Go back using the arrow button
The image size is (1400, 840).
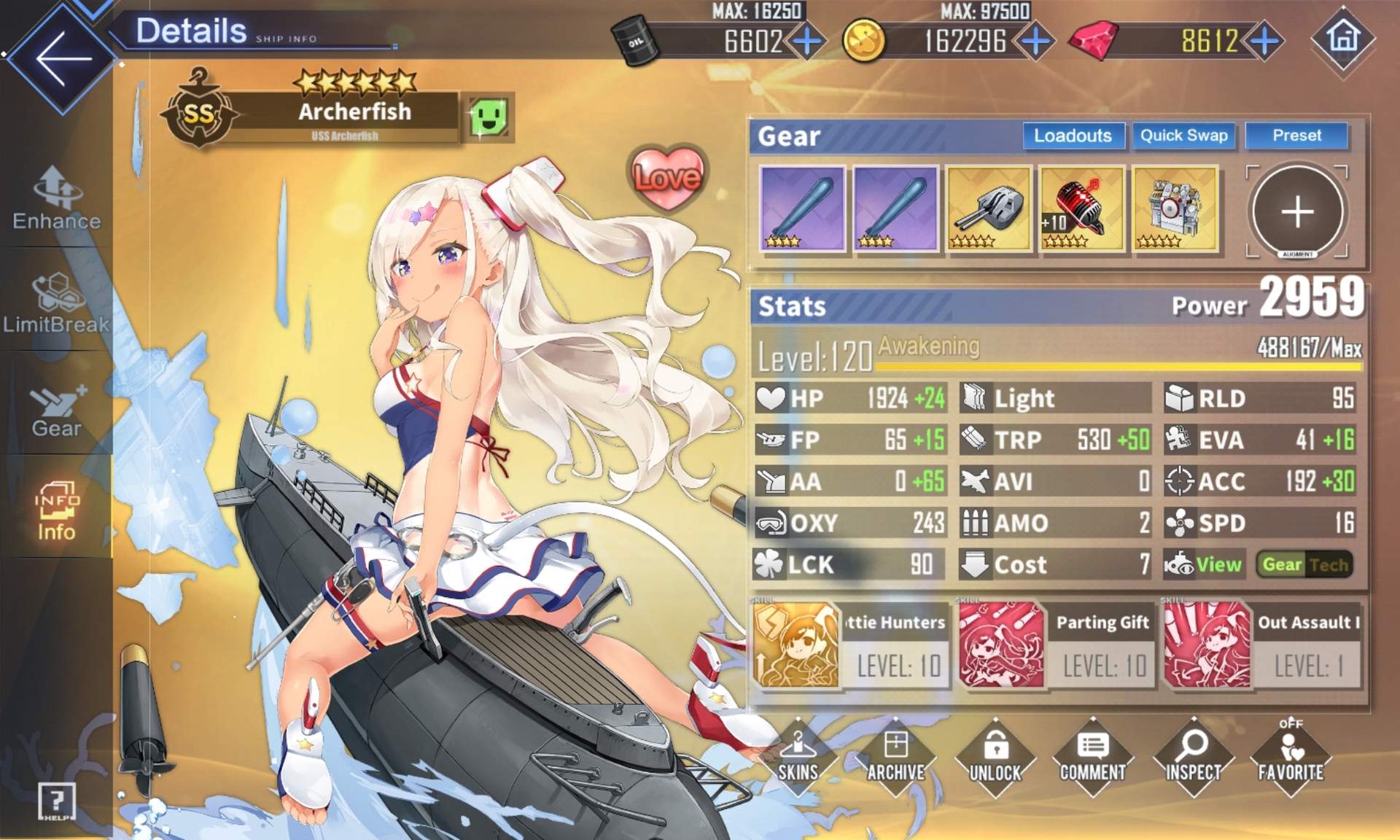62,57
